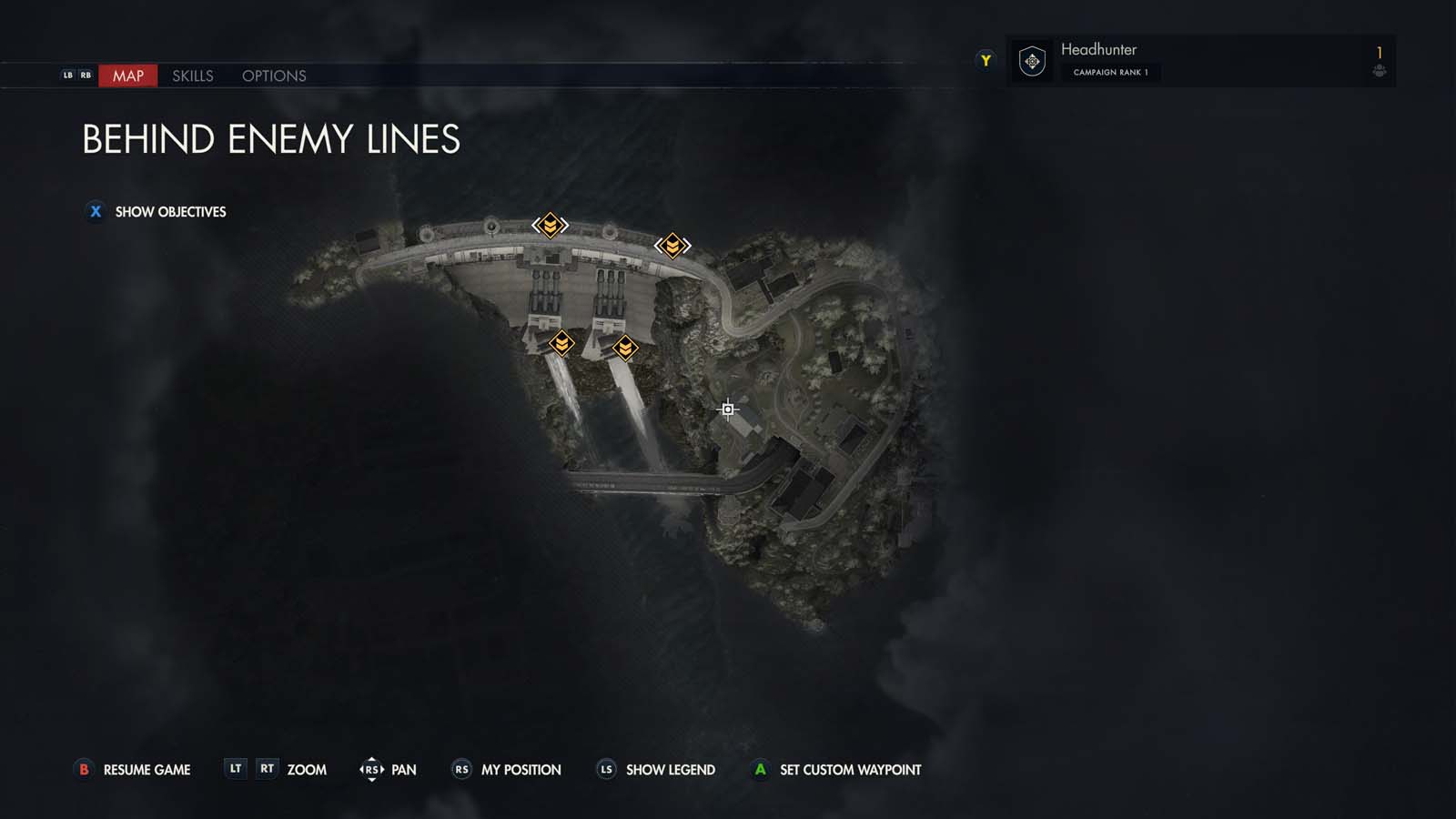Open the SKILLS tab
This screenshot has width=1456, height=819.
[x=192, y=76]
